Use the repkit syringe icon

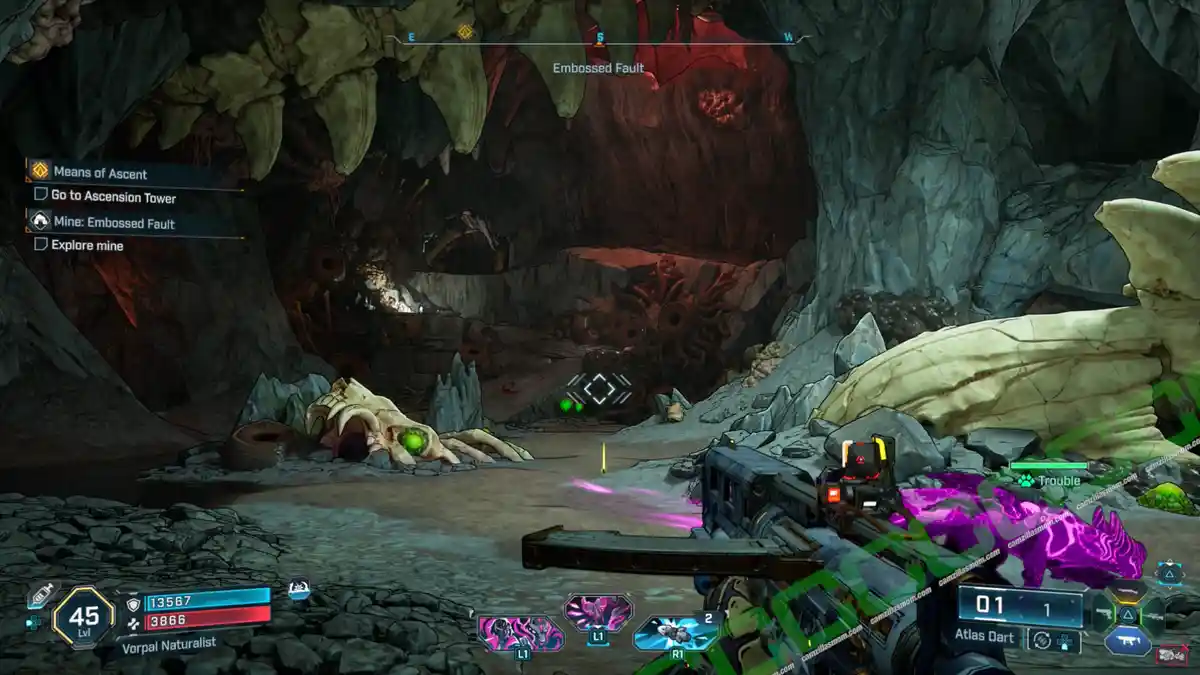(41, 596)
